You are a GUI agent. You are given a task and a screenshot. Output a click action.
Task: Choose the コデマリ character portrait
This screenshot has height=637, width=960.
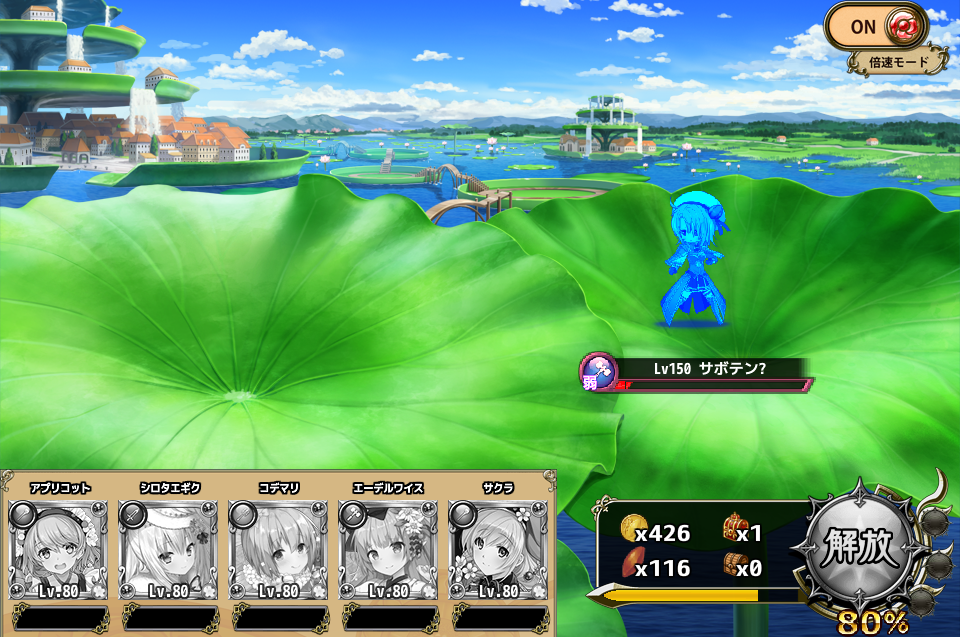(x=278, y=549)
